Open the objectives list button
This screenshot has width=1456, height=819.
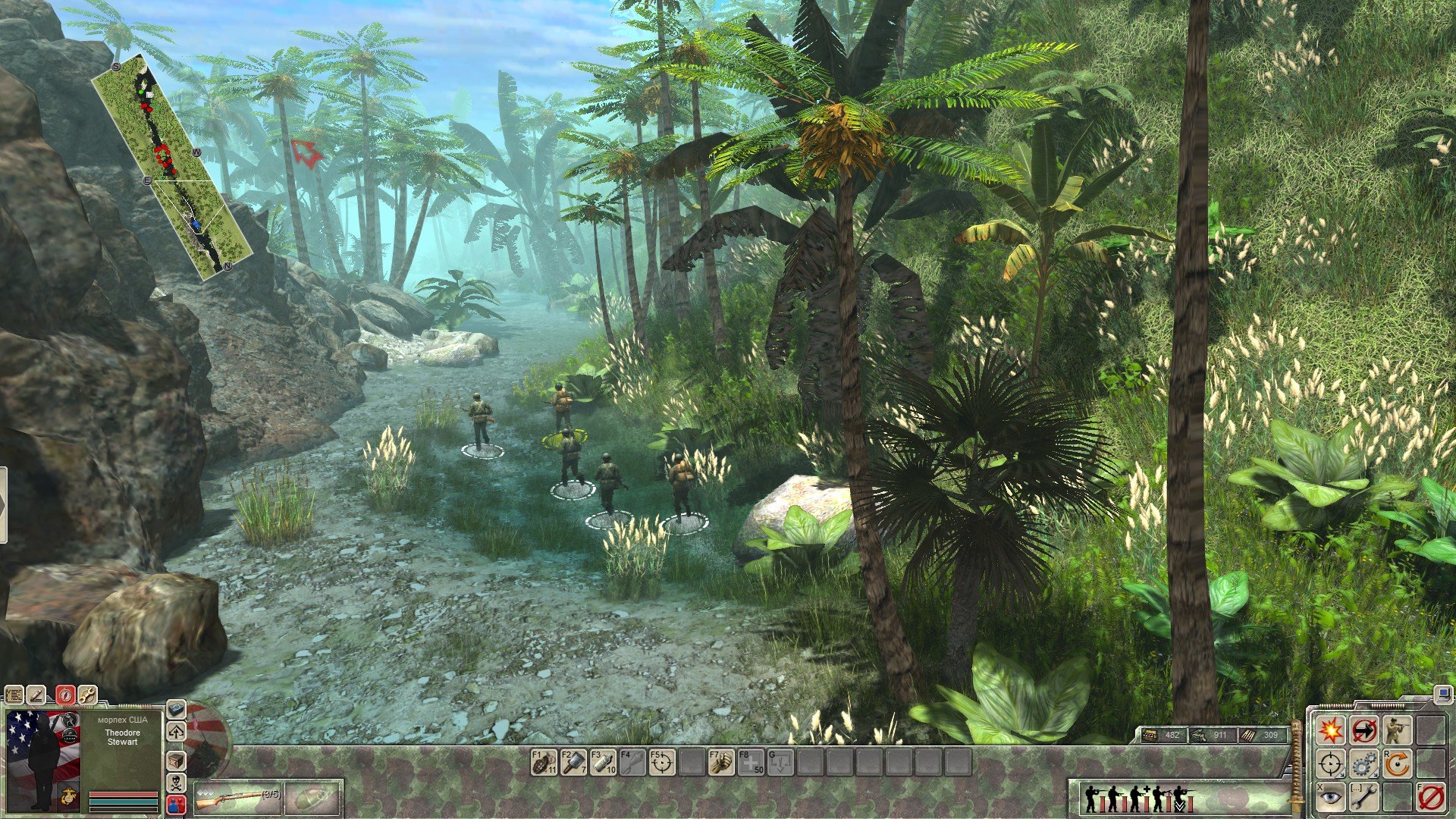(x=14, y=695)
